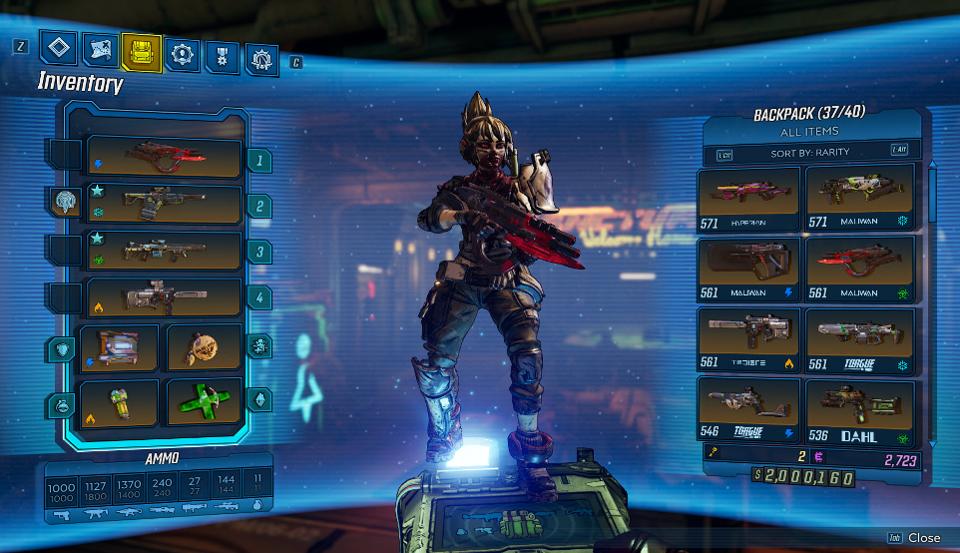Choose the starred rifle in weapon slot 3
Screen dimensions: 960x553
[165, 251]
